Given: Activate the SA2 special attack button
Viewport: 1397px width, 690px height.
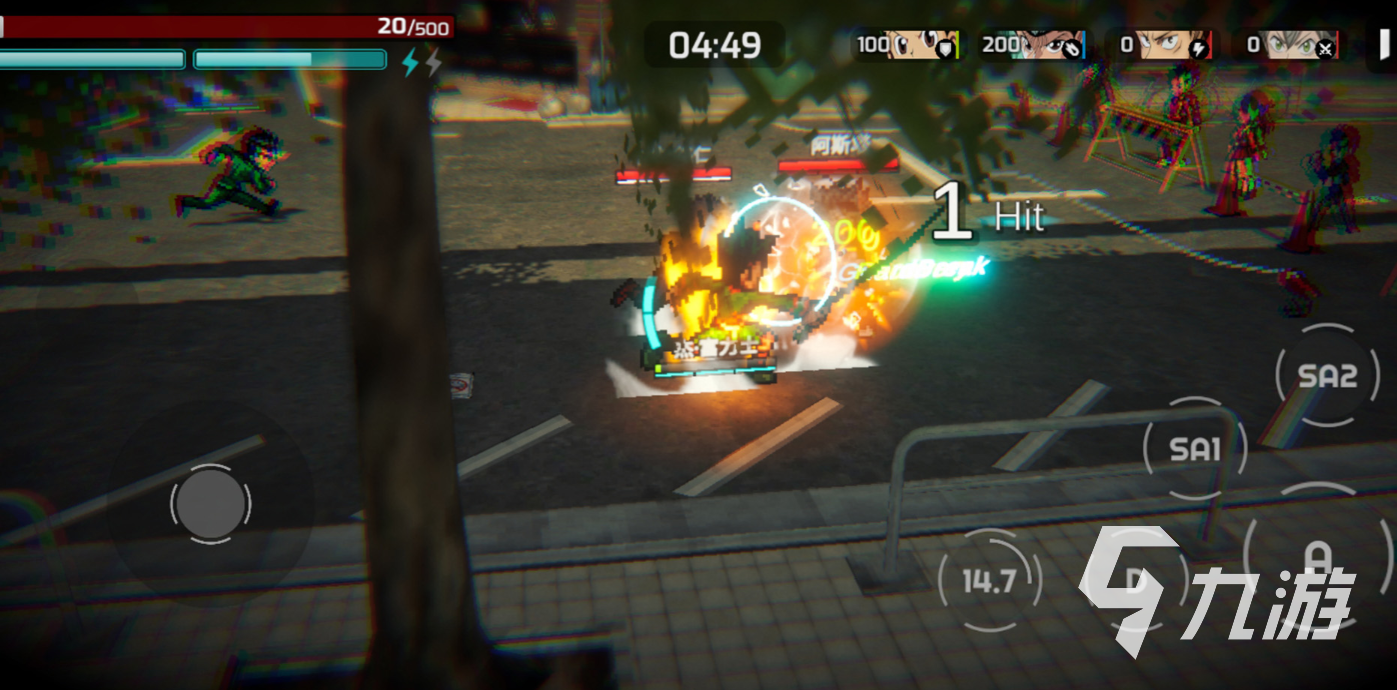Looking at the screenshot, I should point(1327,375).
